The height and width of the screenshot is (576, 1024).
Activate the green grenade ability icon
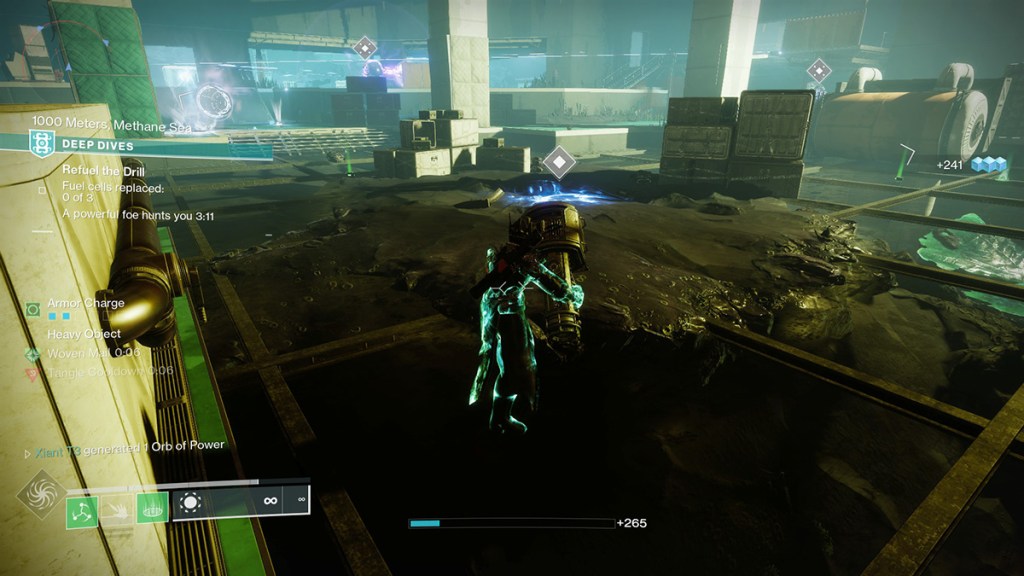coord(82,511)
